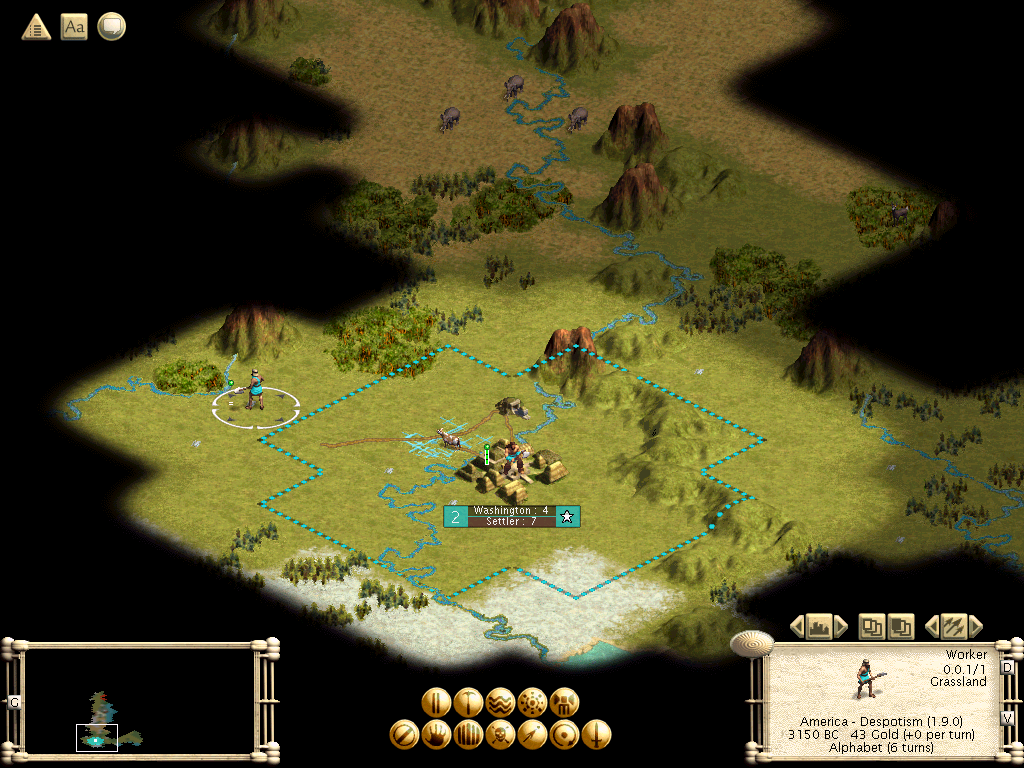Choose the sunburst dotted circle order
This screenshot has height=768, width=1024.
pyautogui.click(x=532, y=702)
